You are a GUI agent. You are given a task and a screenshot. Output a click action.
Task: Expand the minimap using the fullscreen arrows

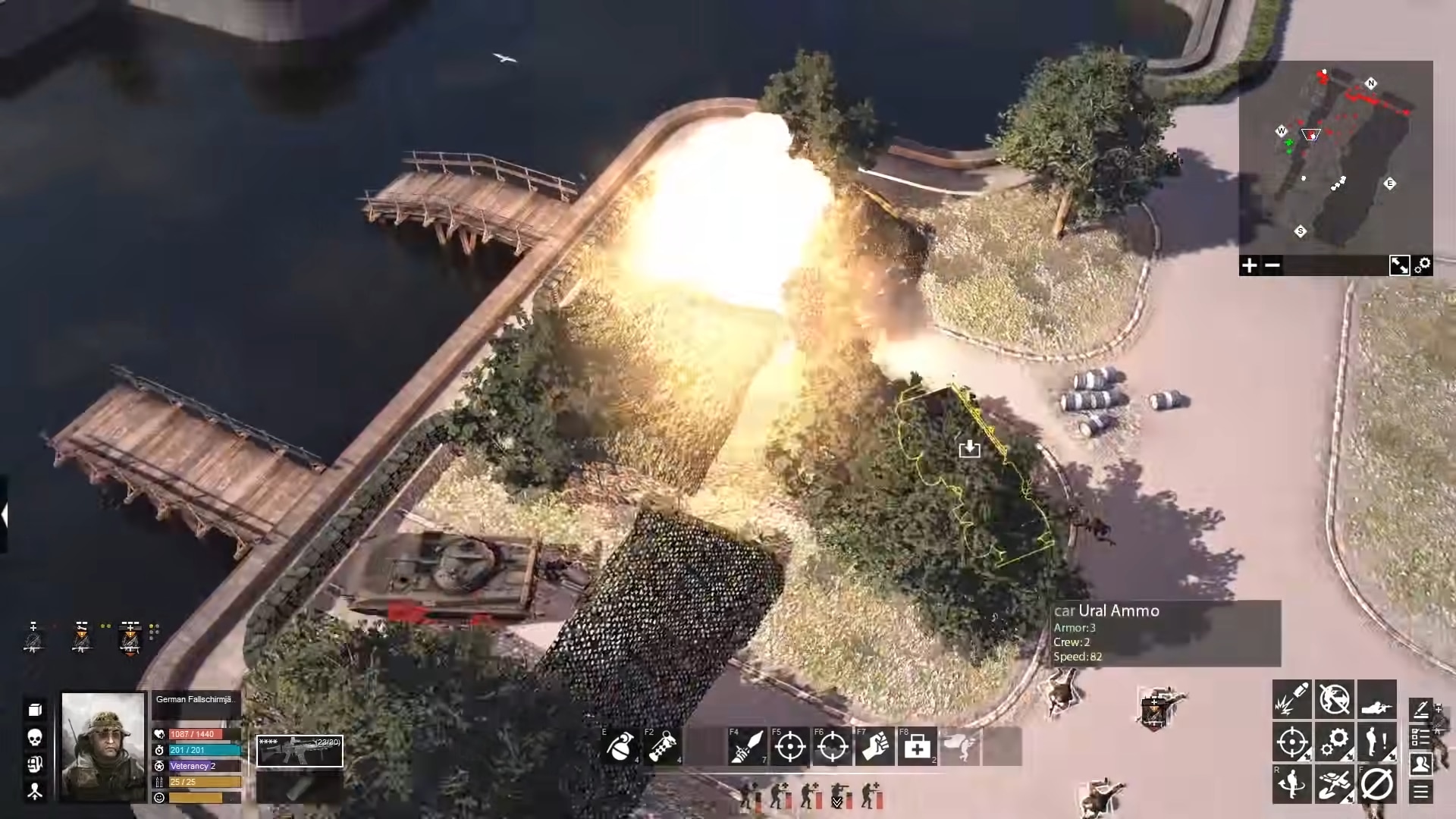1400,265
